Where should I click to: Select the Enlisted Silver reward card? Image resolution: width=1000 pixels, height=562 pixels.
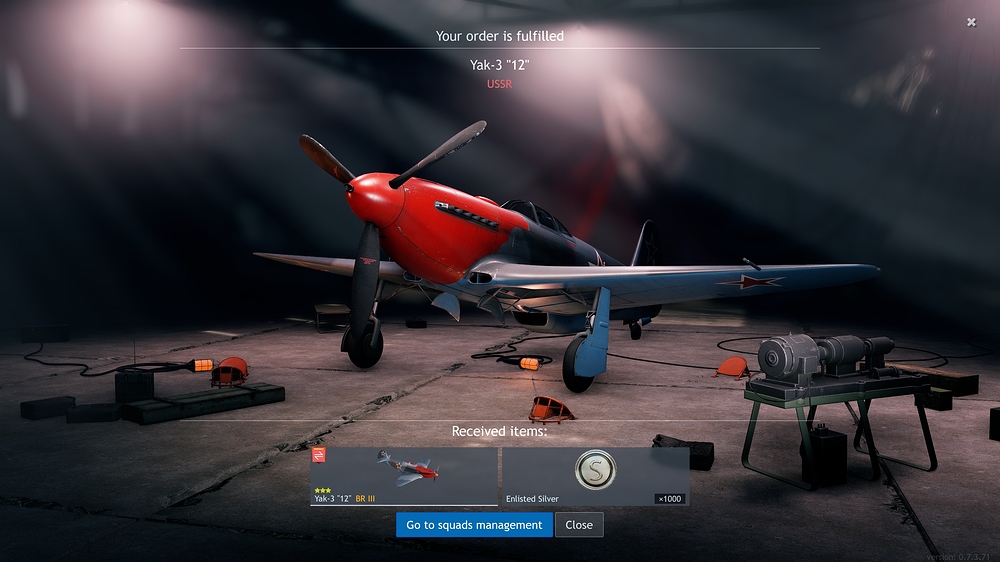[595, 476]
